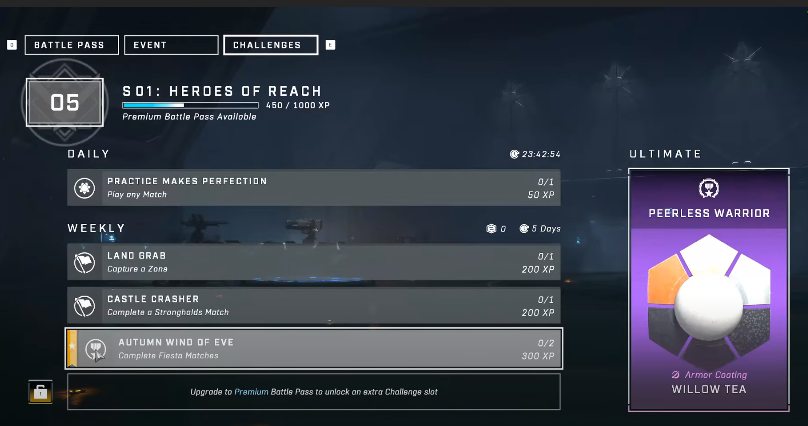Click the Castle Crasher challenge row
Viewport: 808px width, 426px height.
(314, 305)
